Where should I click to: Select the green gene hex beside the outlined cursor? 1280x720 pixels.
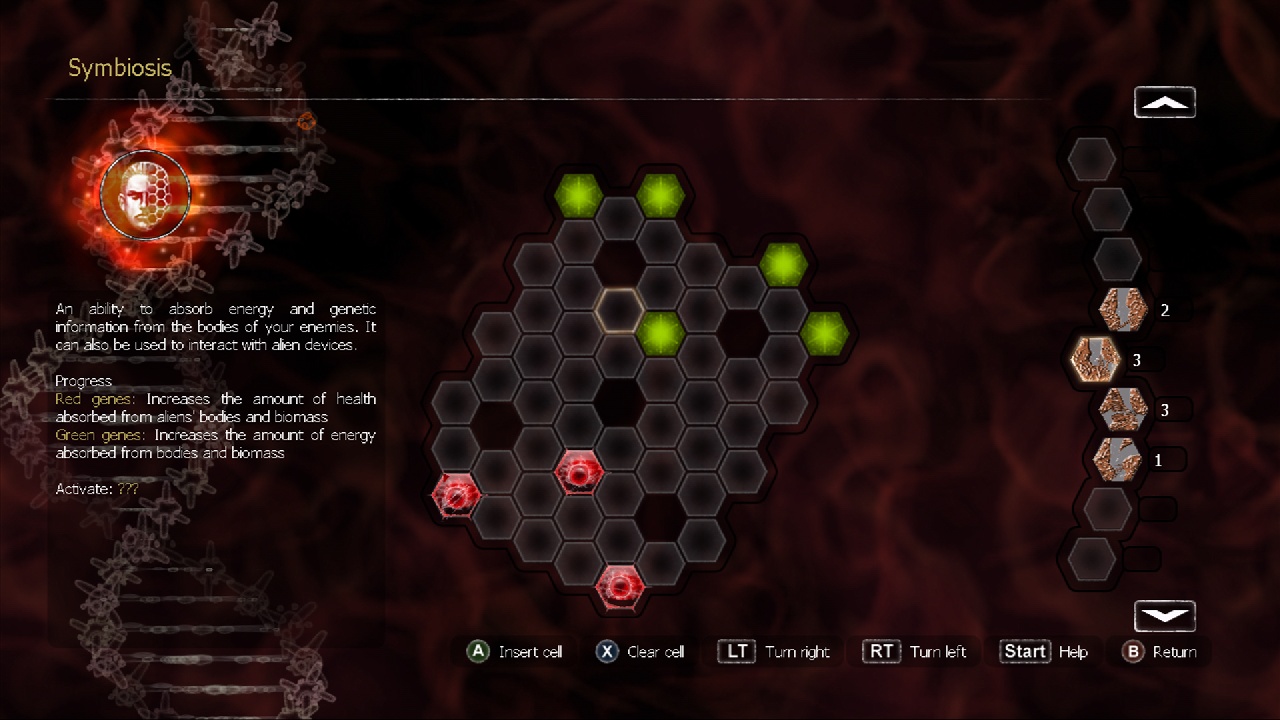tap(660, 332)
